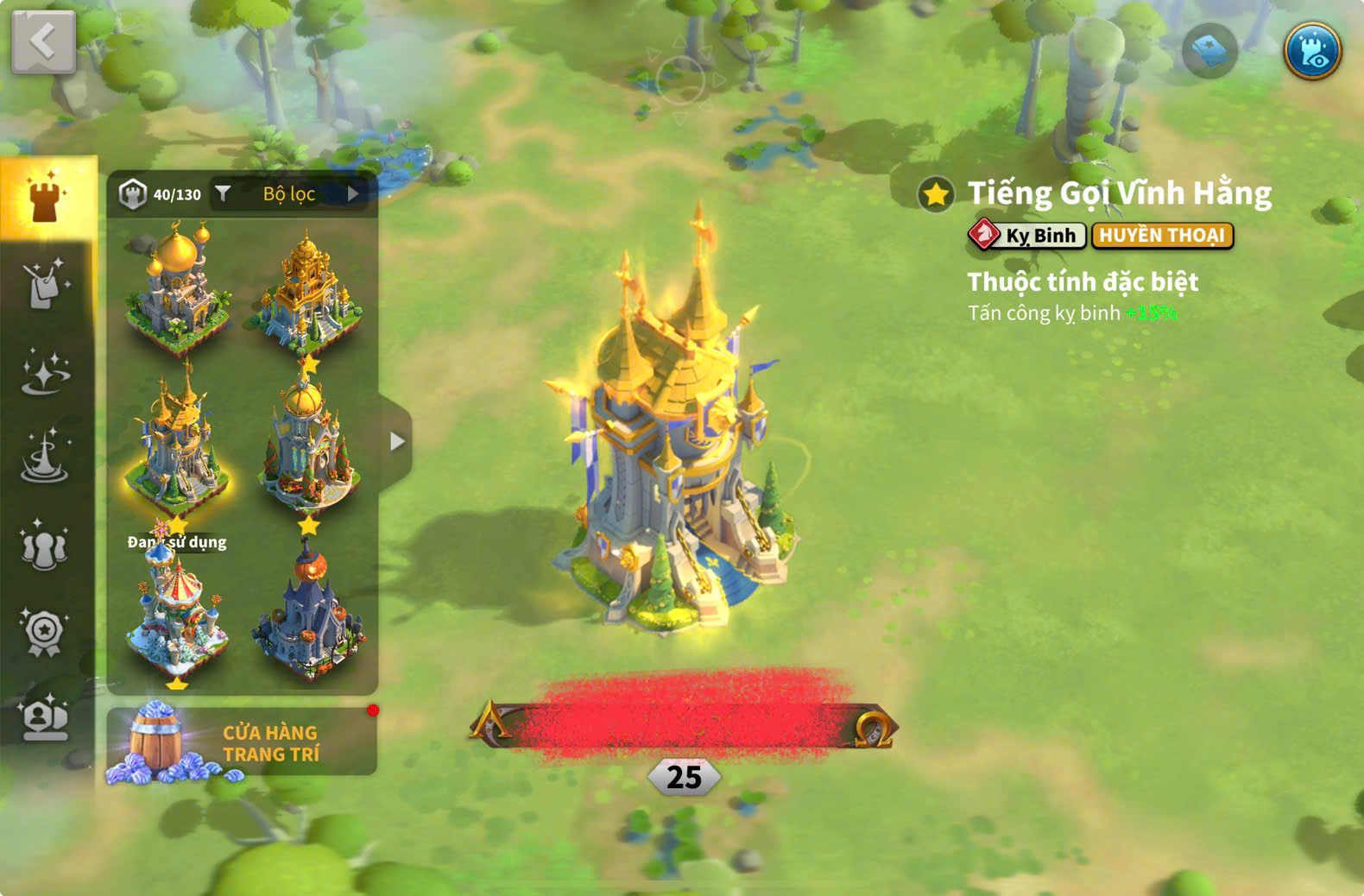Open the medal ribbon tab
Image resolution: width=1364 pixels, height=896 pixels.
[x=45, y=633]
